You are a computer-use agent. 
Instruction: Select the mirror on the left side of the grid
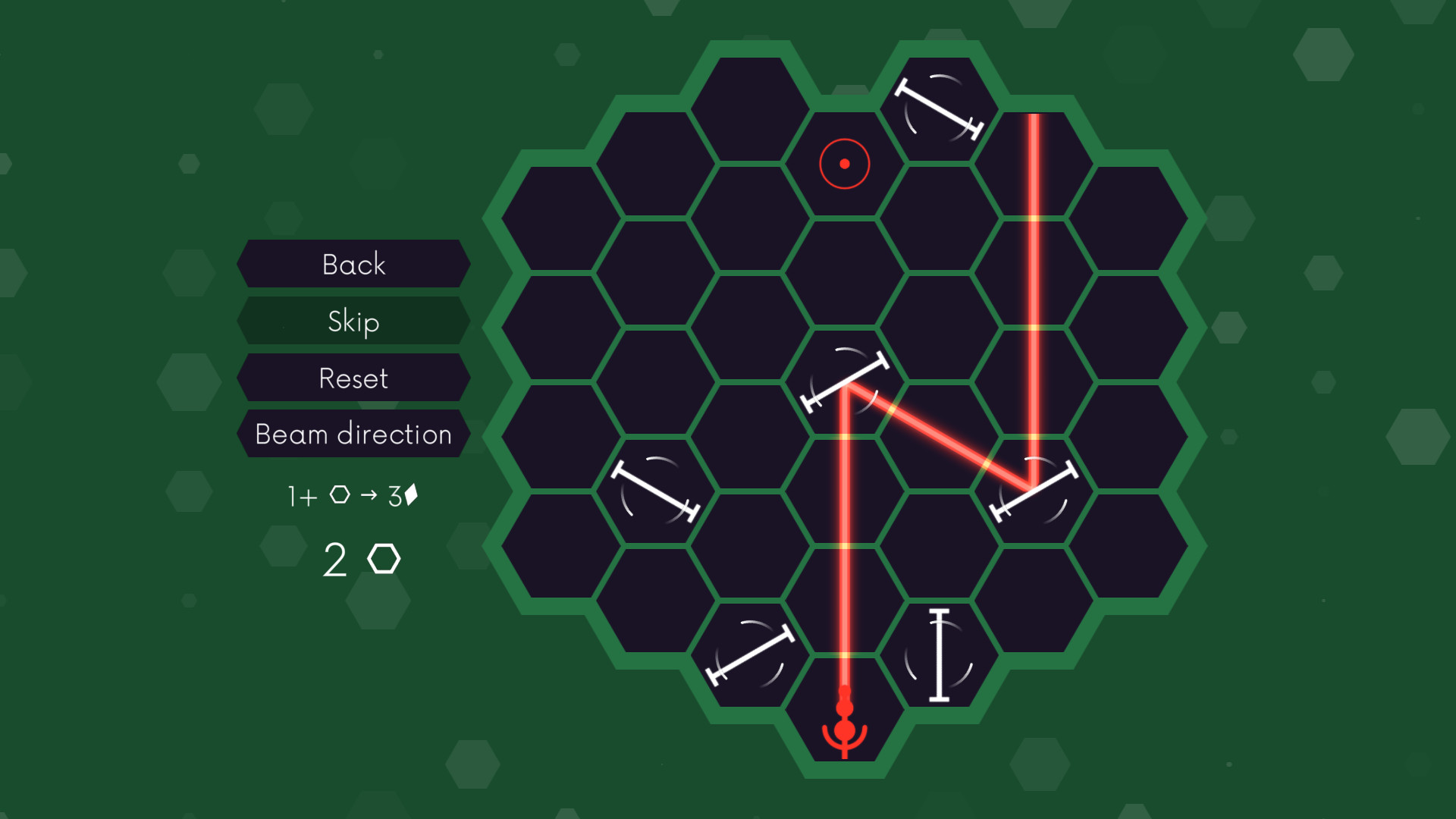point(656,489)
